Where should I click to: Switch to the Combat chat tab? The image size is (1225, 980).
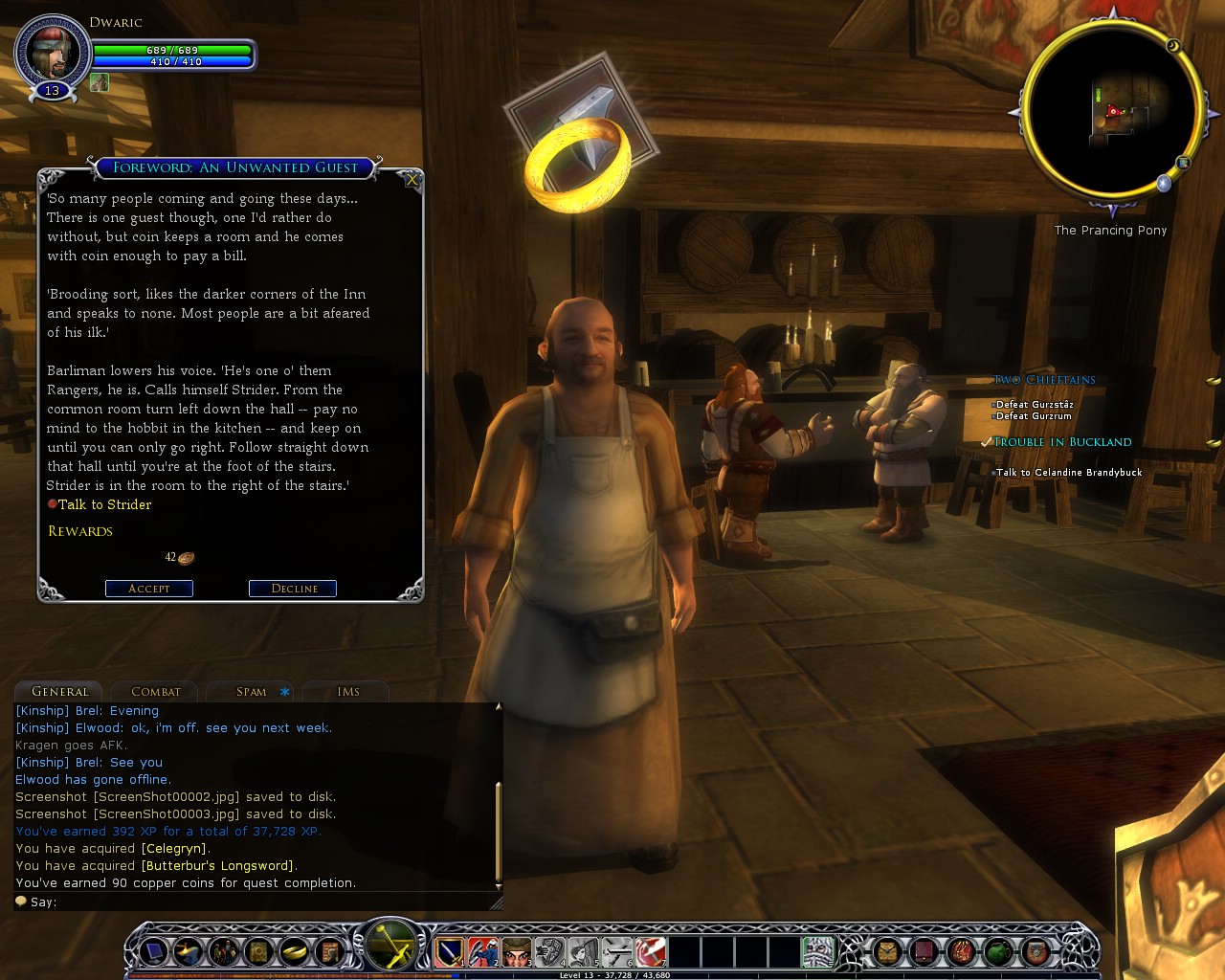click(155, 692)
